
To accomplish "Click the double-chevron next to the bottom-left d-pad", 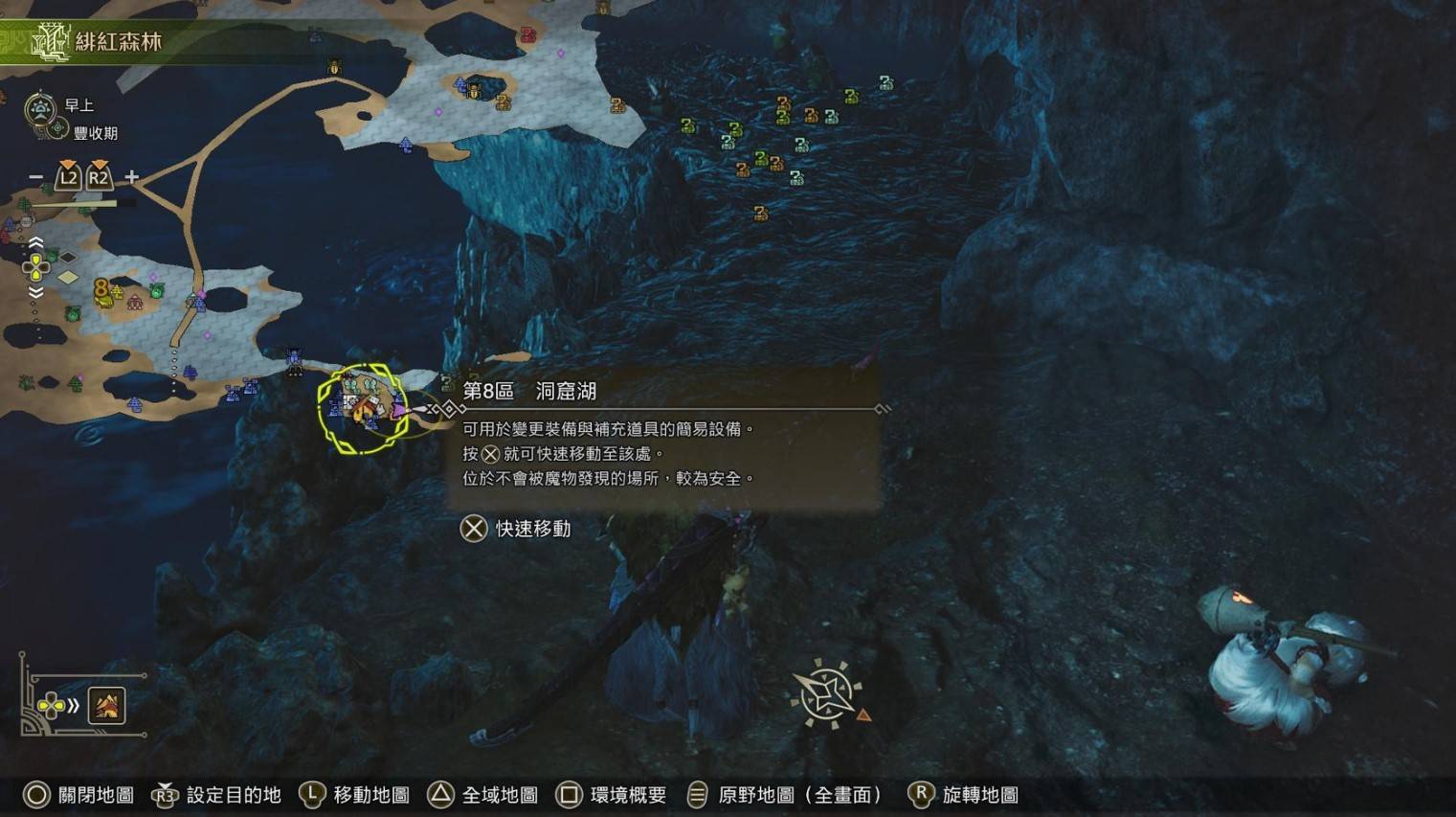I will click(73, 705).
